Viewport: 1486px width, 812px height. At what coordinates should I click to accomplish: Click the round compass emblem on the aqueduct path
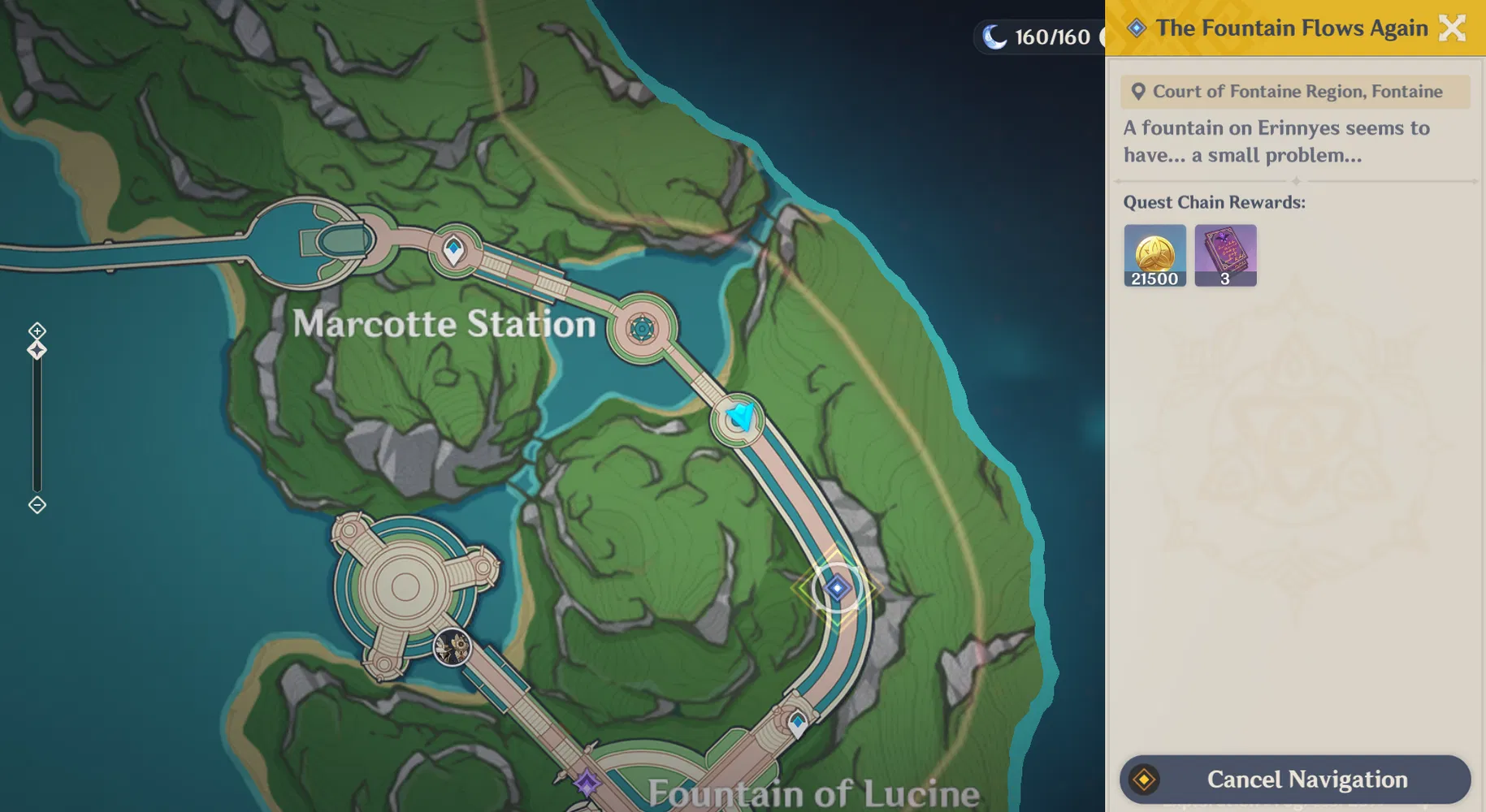point(643,328)
